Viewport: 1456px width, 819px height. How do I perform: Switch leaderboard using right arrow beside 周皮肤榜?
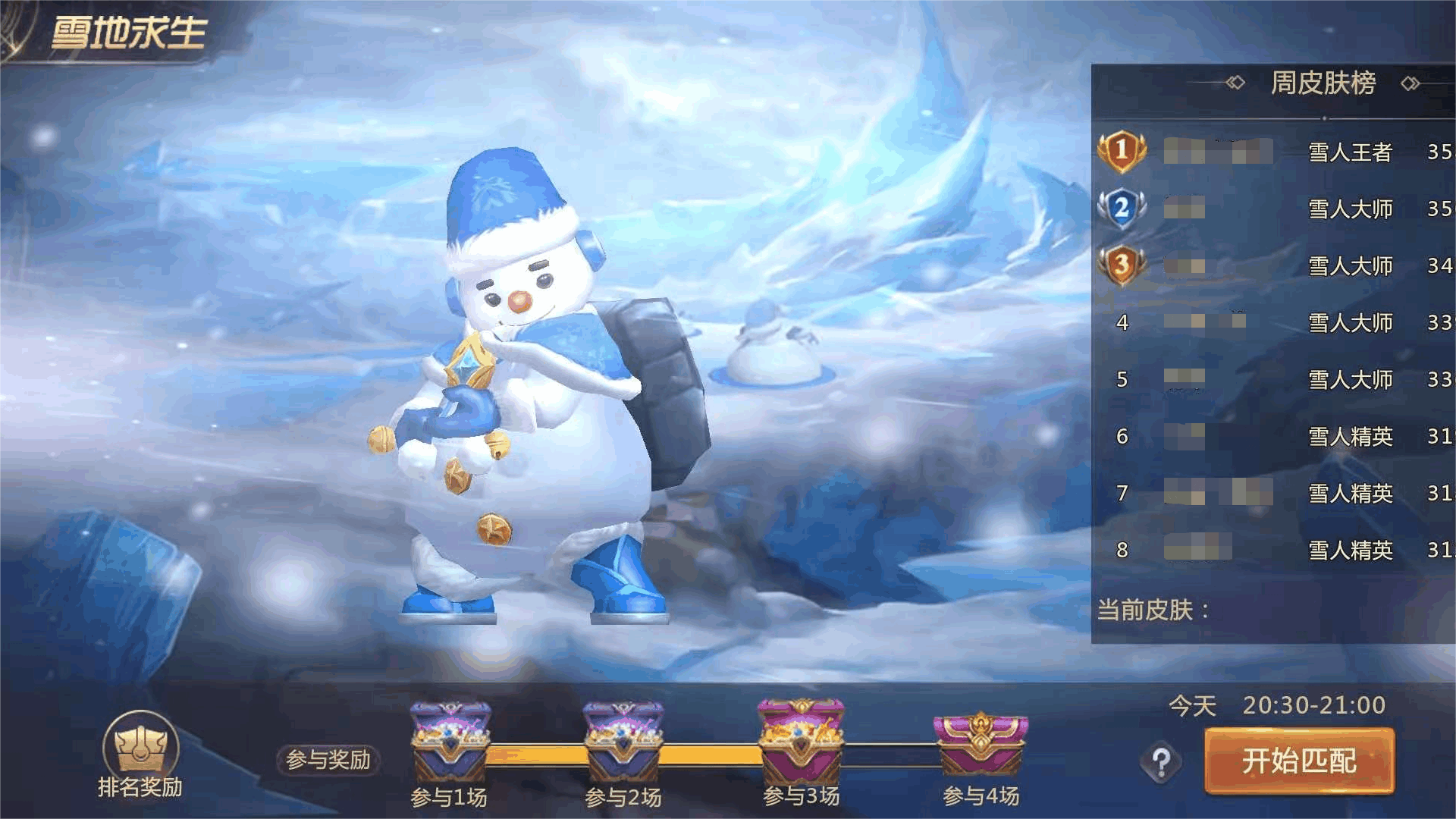(1410, 83)
